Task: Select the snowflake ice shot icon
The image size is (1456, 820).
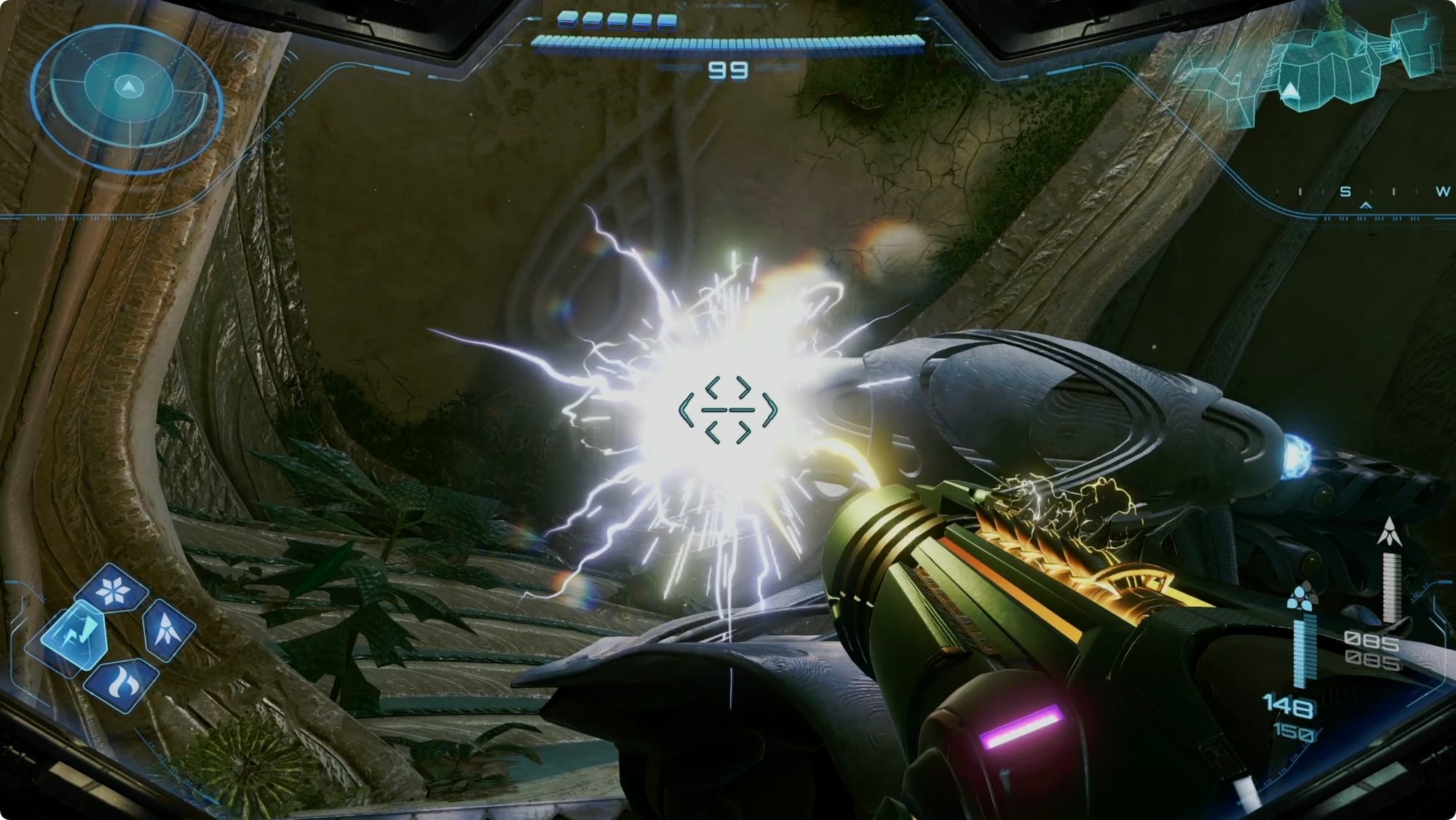Action: pyautogui.click(x=112, y=592)
